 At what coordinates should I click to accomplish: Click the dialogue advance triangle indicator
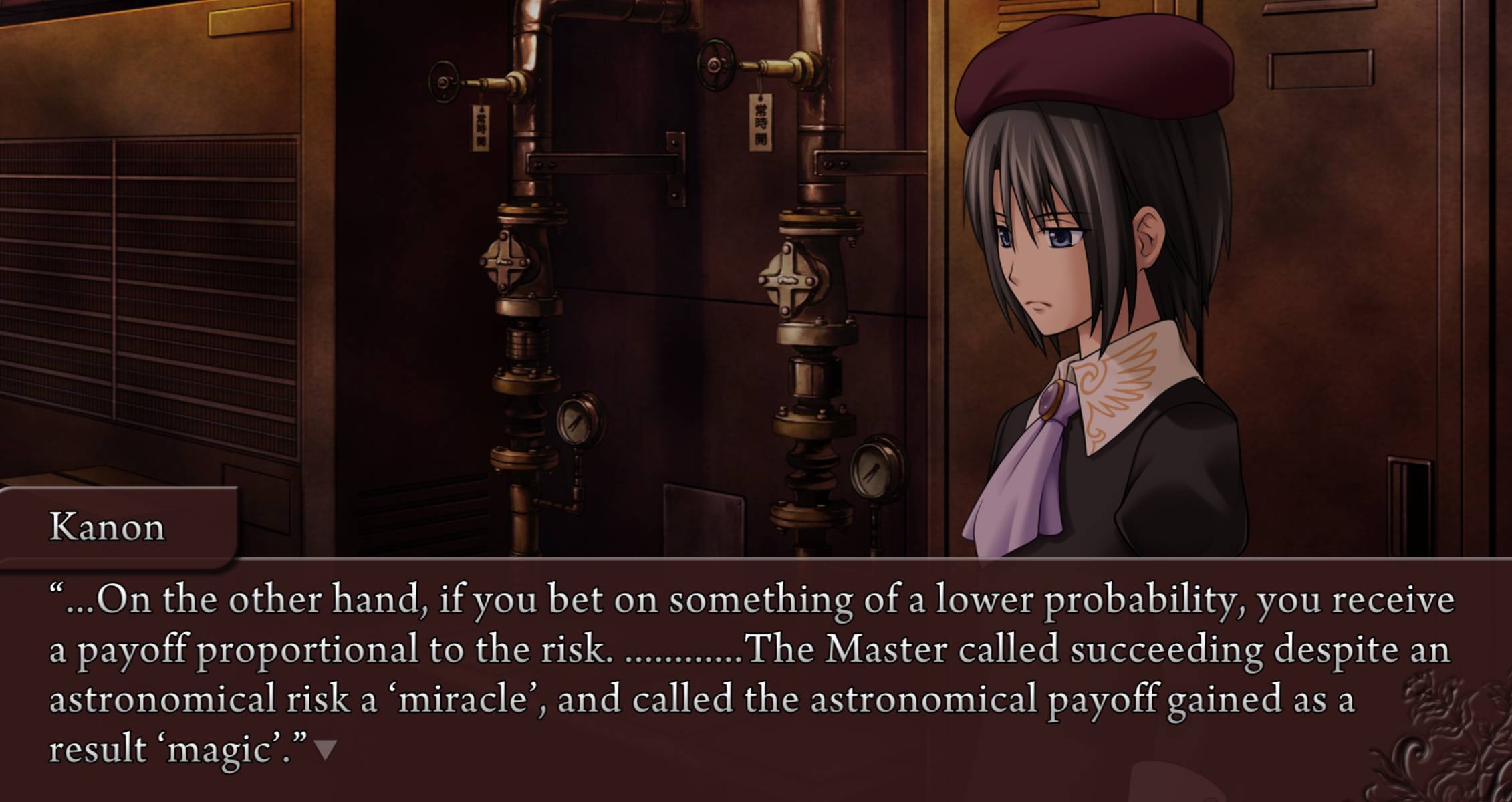pyautogui.click(x=326, y=749)
